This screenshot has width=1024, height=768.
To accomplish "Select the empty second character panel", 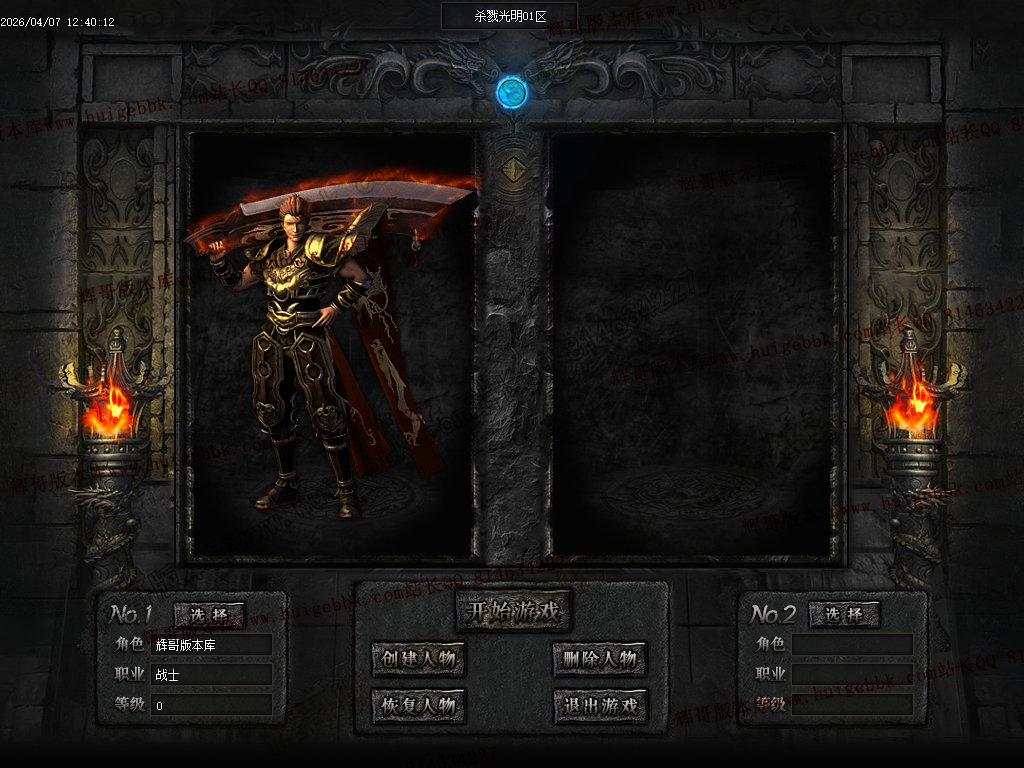I will click(x=692, y=345).
